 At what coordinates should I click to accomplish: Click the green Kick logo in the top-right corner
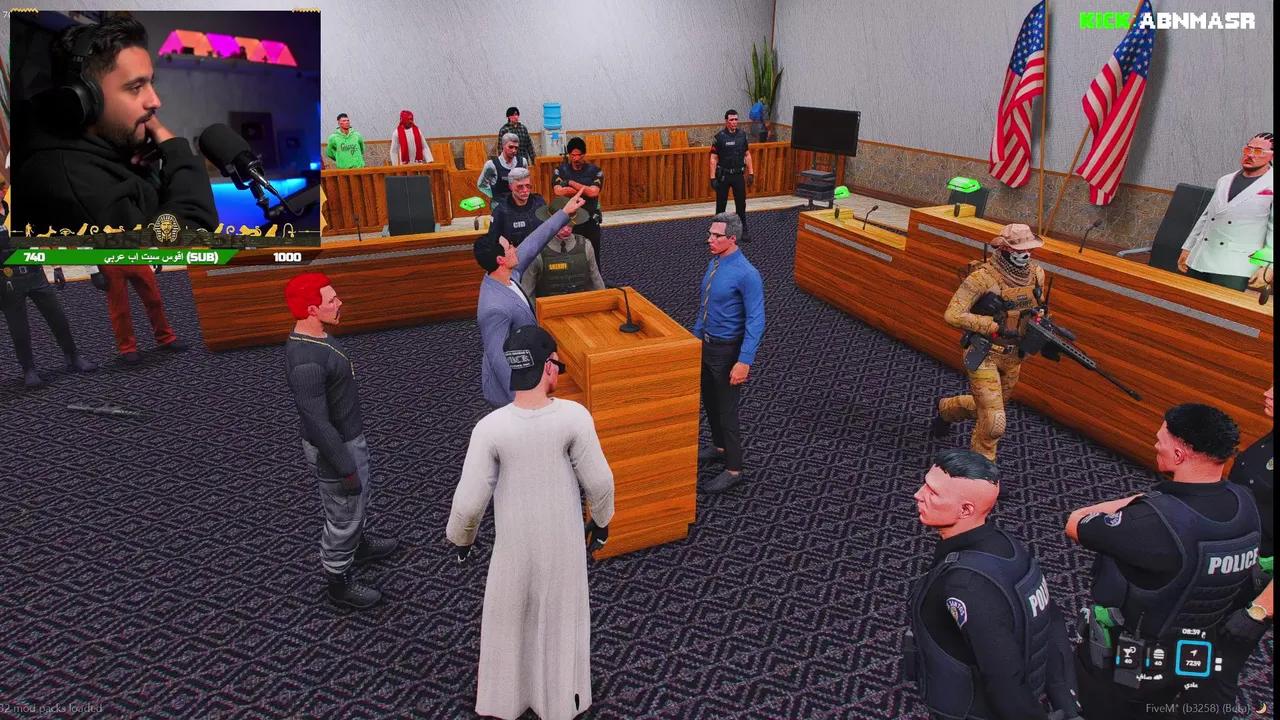point(1102,16)
